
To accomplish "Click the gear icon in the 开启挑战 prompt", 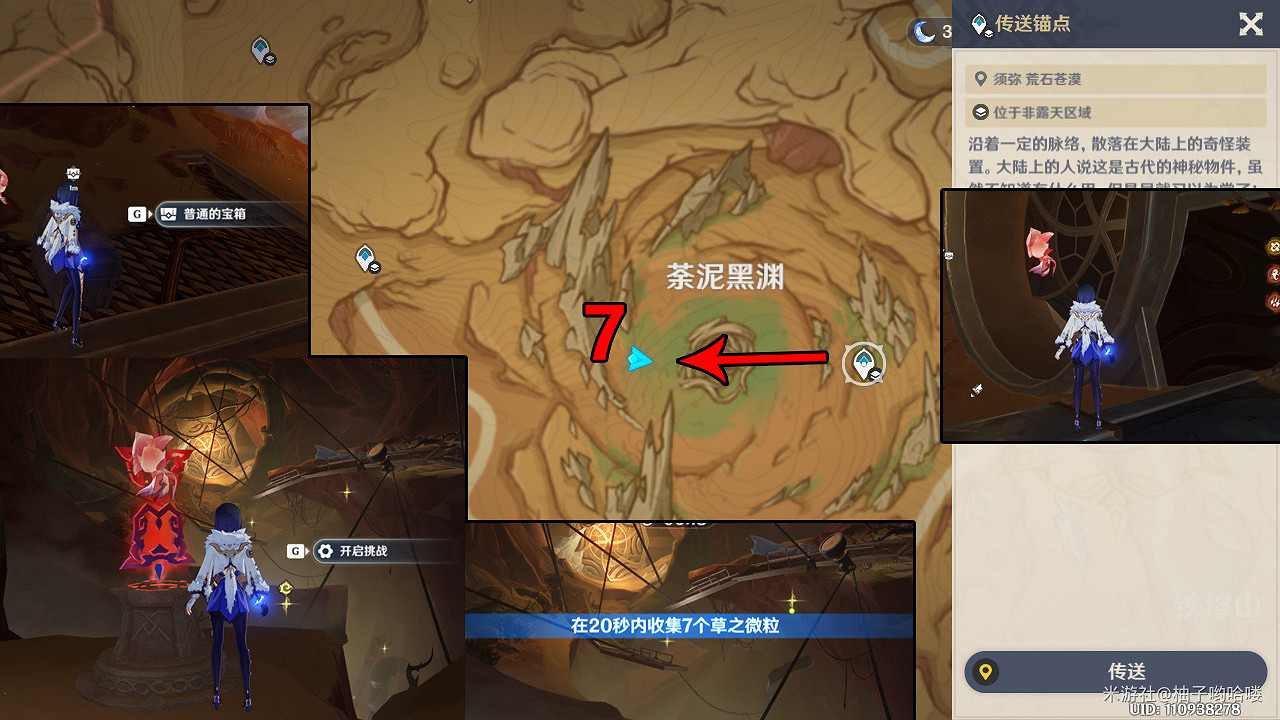I will [324, 551].
